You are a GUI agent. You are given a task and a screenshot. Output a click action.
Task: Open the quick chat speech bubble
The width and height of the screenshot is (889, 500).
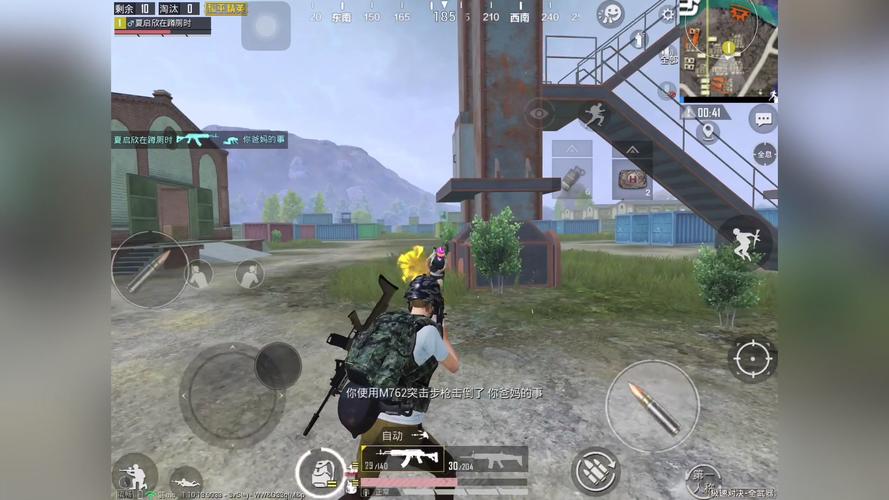[x=763, y=119]
